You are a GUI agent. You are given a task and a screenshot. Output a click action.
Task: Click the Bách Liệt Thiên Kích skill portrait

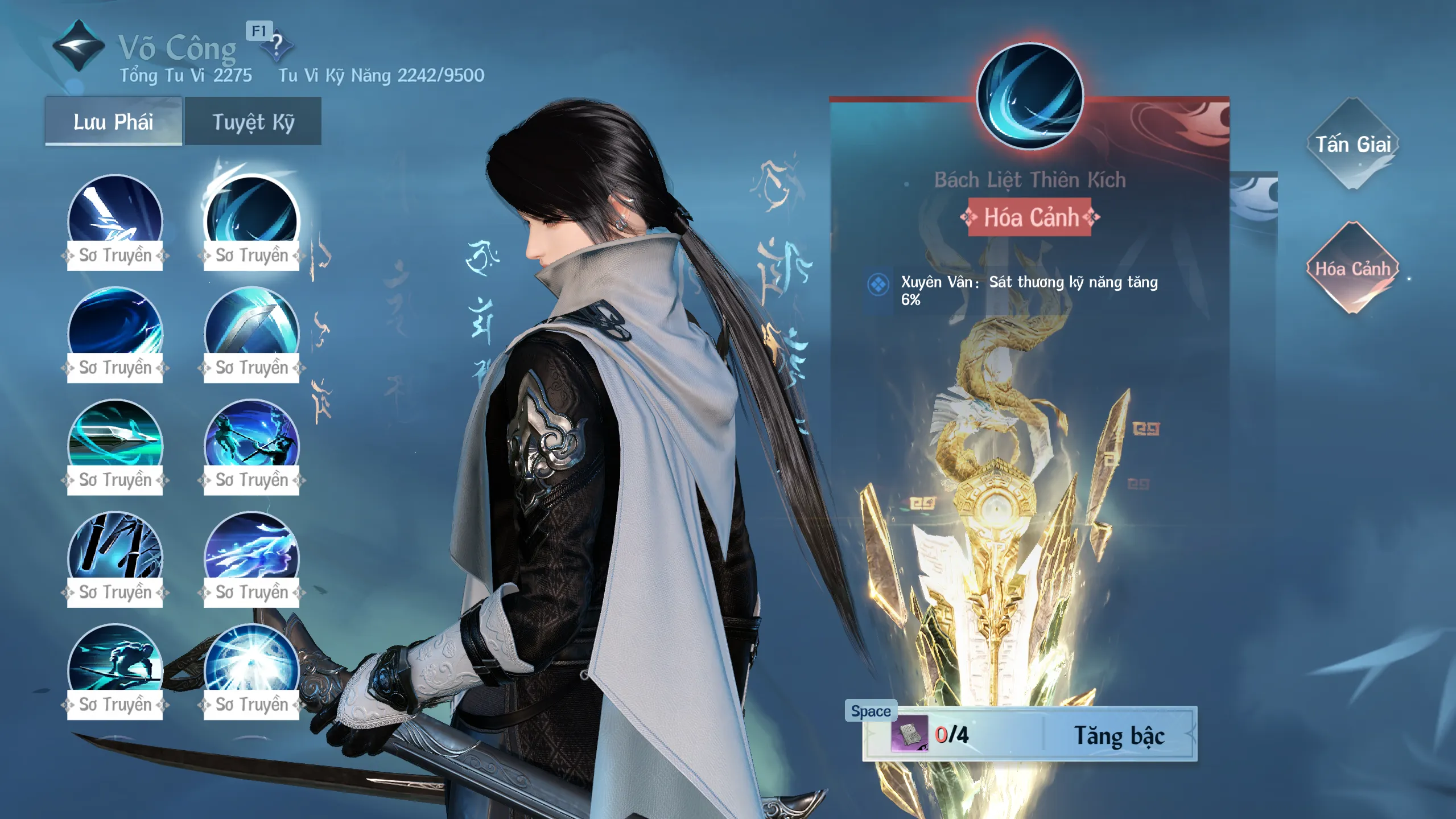click(x=1030, y=96)
